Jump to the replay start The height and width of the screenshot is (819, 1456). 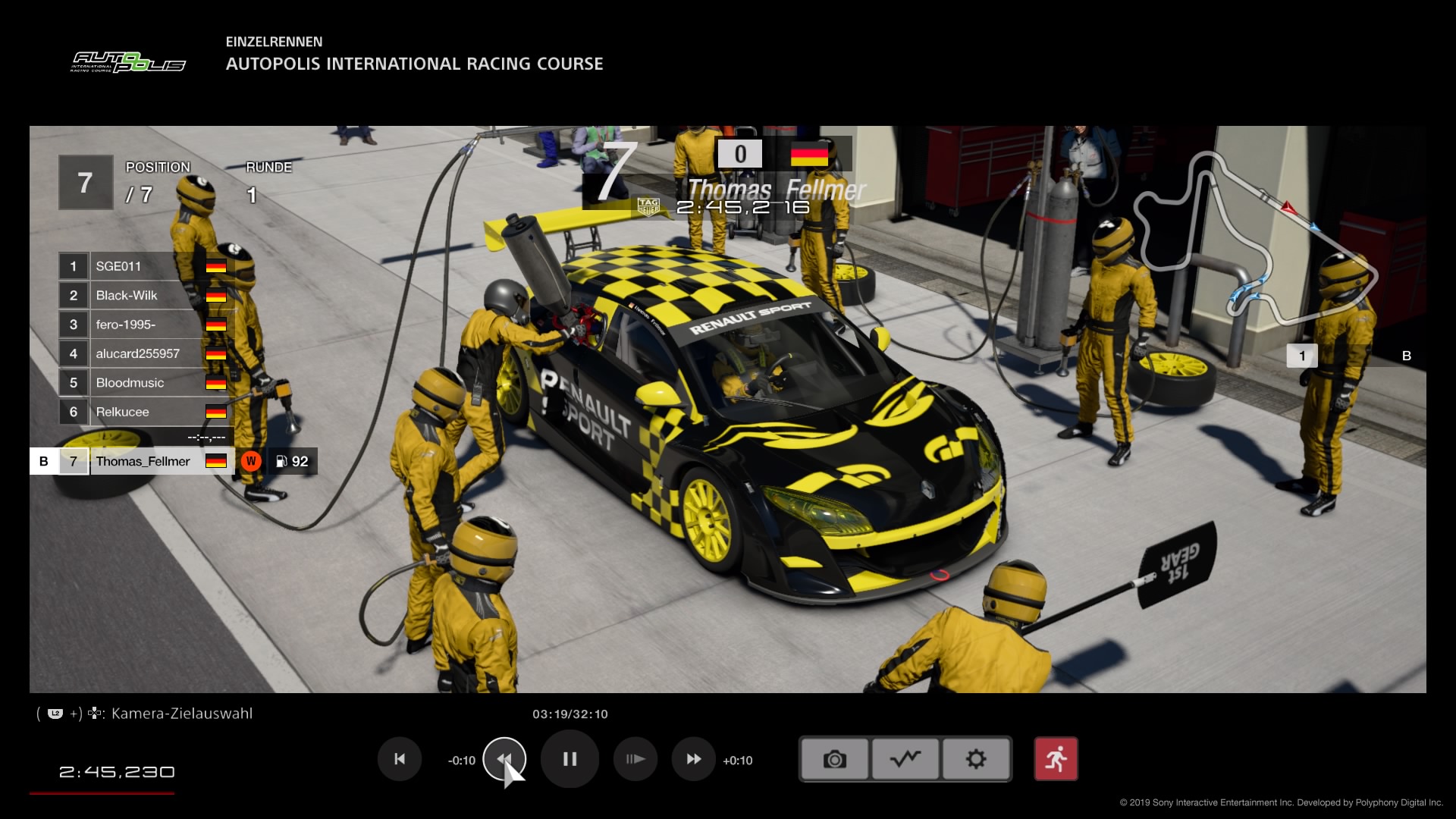(400, 759)
